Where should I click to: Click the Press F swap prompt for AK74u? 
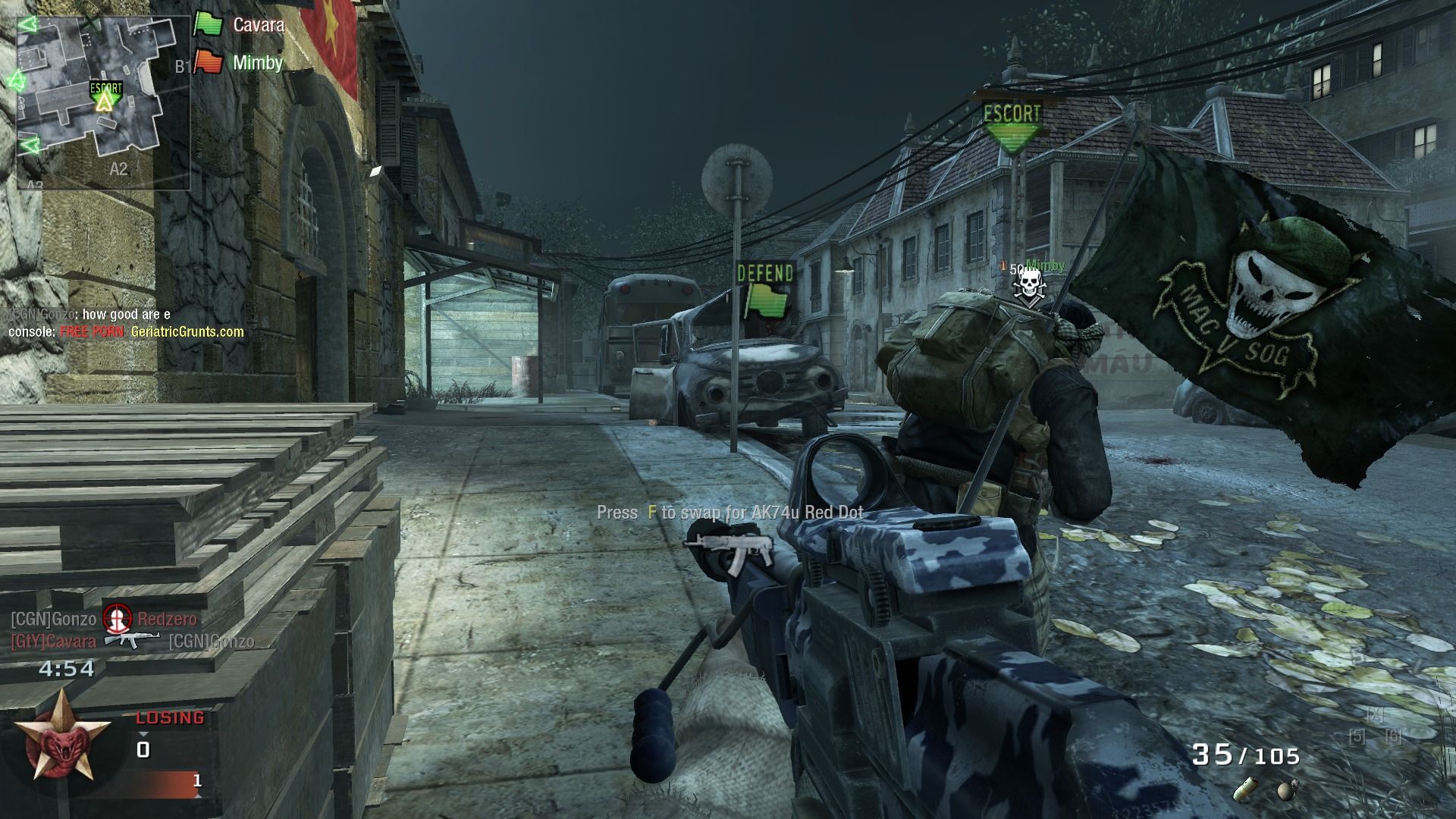click(730, 513)
